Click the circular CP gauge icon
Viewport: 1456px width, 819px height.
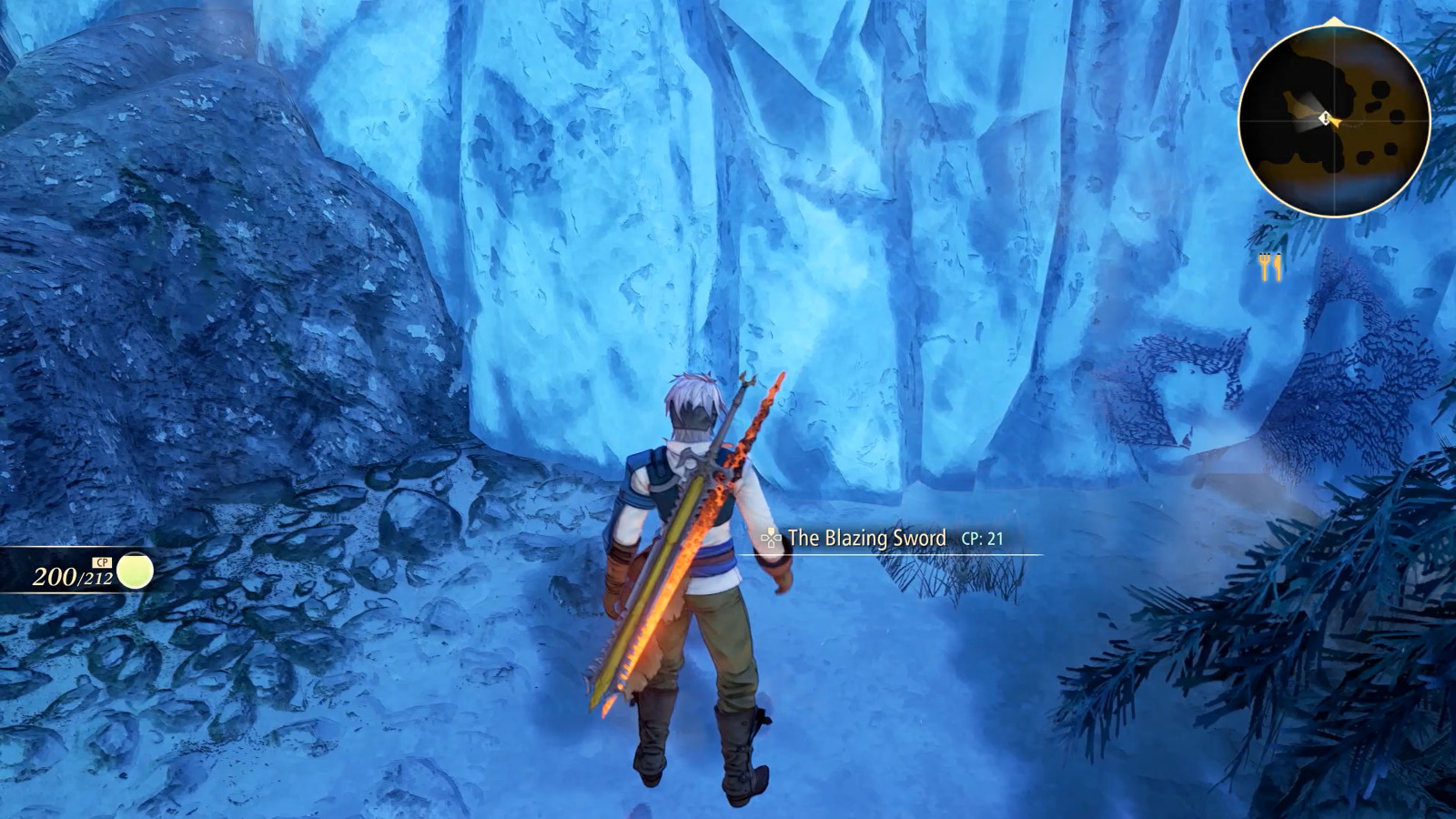(135, 571)
